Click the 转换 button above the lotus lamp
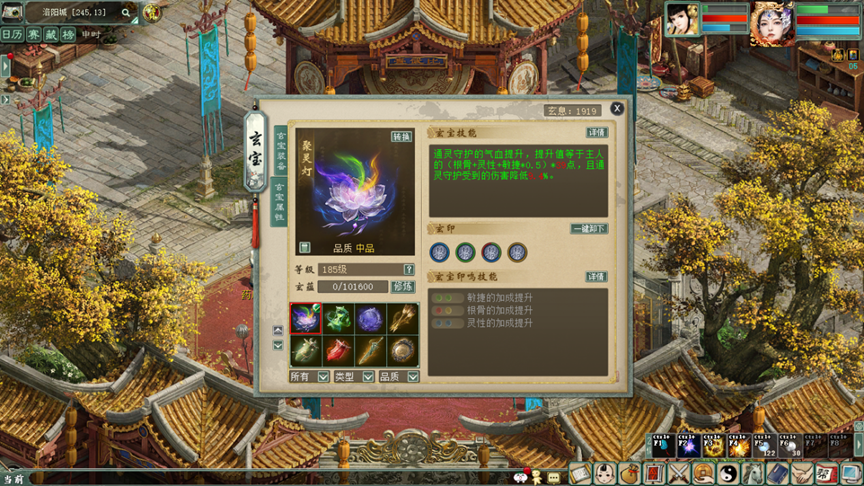 tap(401, 137)
